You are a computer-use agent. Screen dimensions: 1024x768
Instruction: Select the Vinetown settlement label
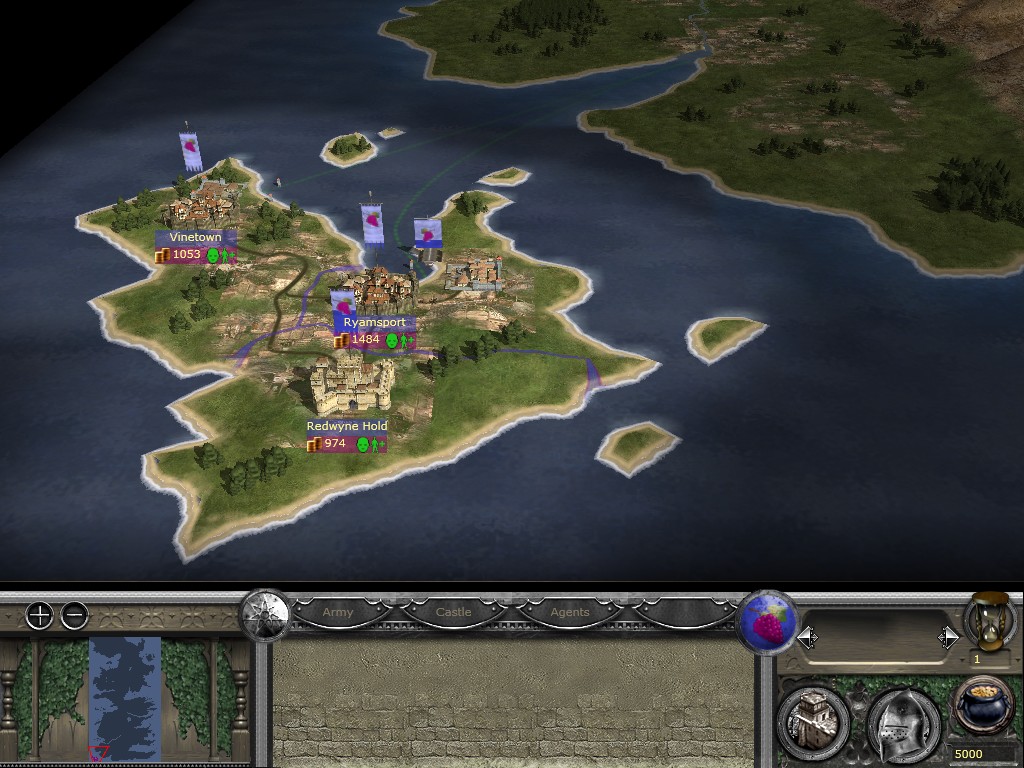click(x=196, y=238)
